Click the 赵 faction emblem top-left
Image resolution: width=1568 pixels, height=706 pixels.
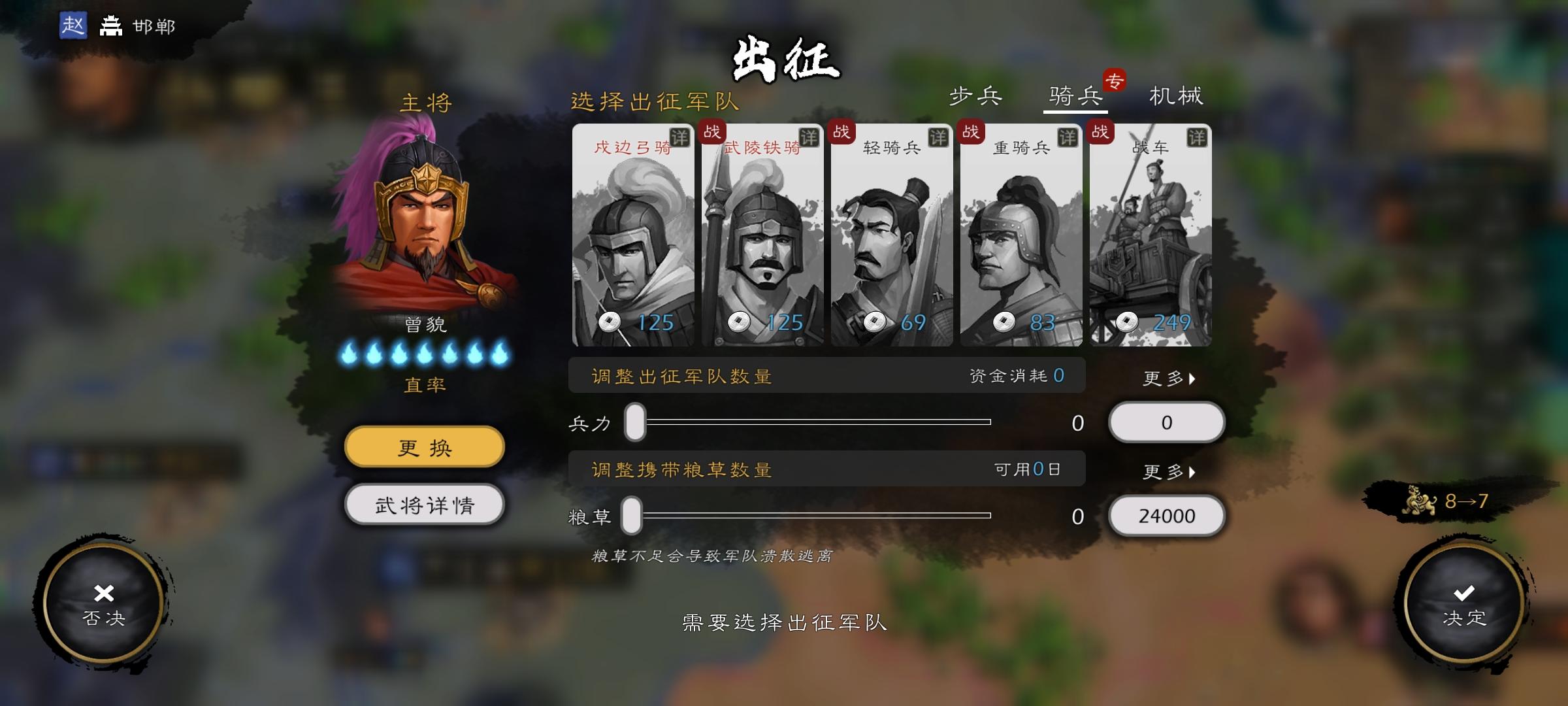tap(74, 27)
